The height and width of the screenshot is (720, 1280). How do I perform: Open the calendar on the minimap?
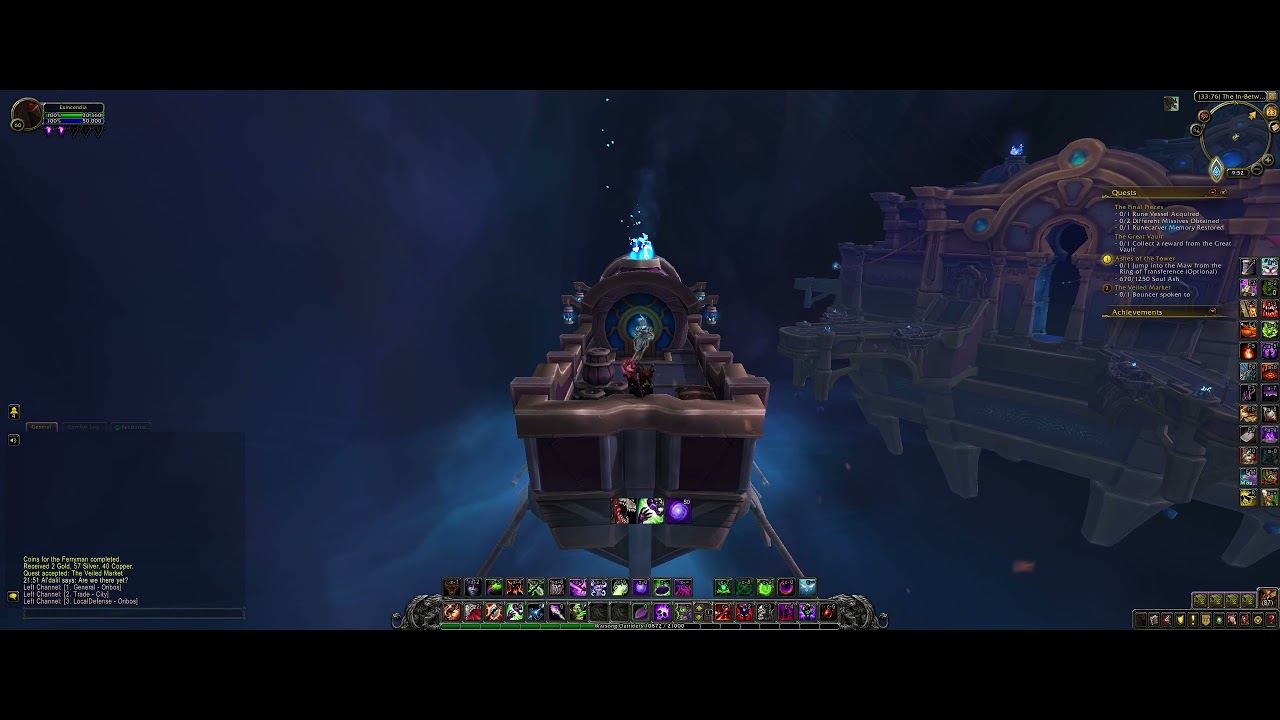(1271, 113)
